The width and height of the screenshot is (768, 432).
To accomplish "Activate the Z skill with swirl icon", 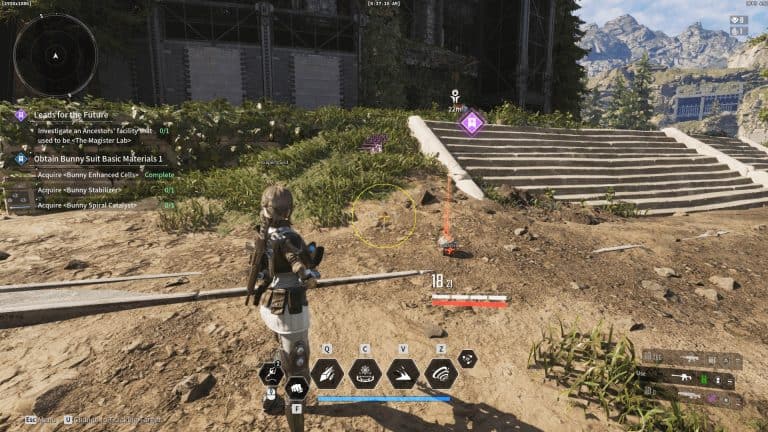I will coord(441,373).
